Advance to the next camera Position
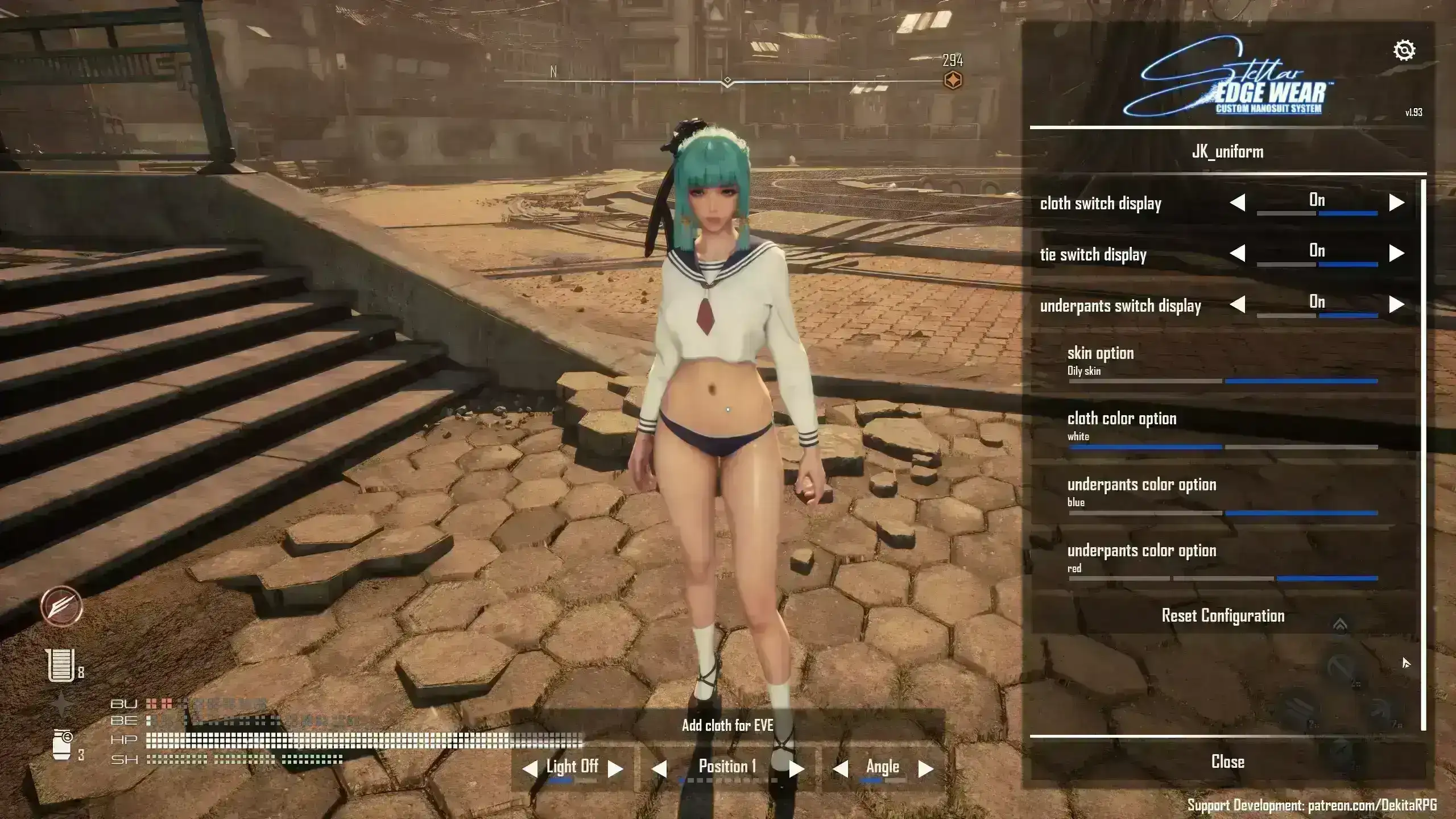1456x819 pixels. click(x=796, y=769)
